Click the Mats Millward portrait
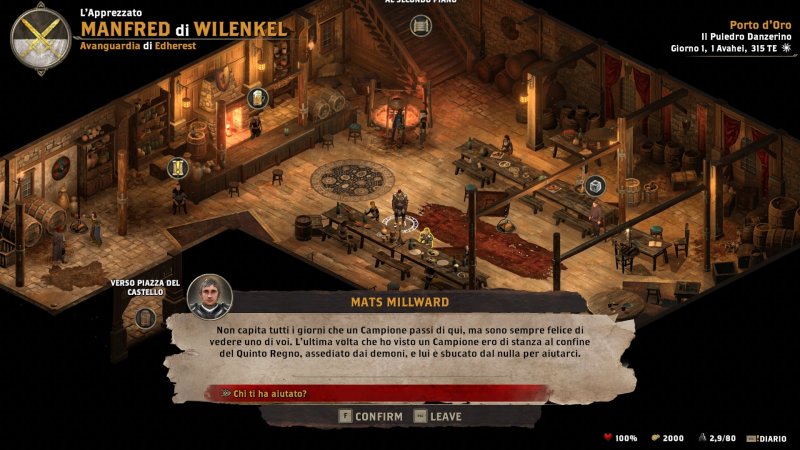 210,296
